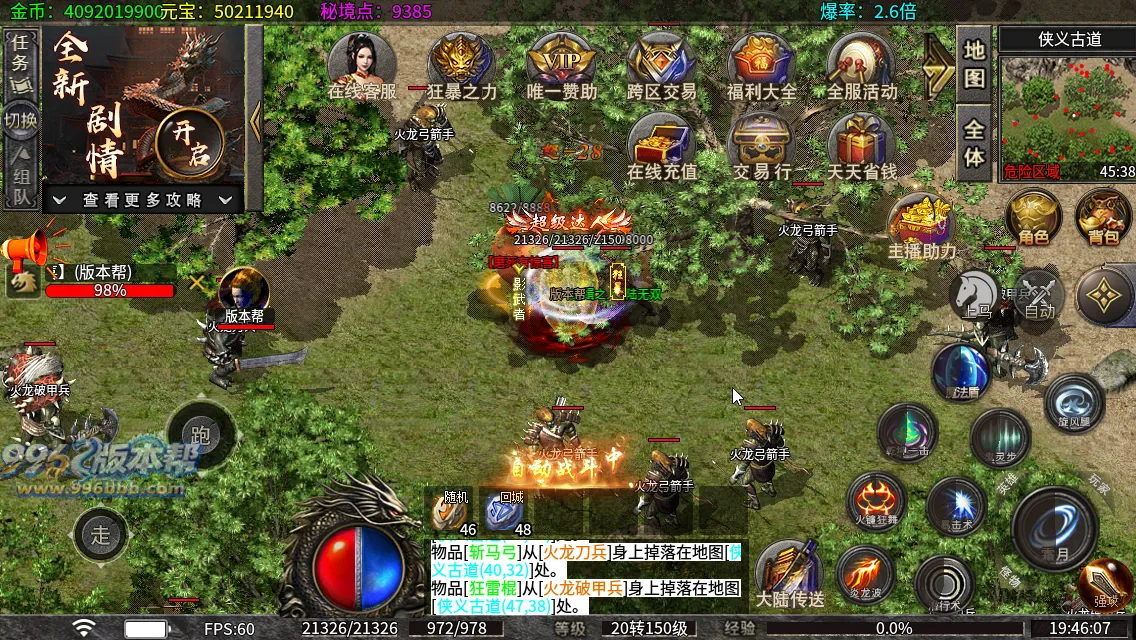
Task: Open the 狂暴之力 menu icon
Action: click(461, 65)
